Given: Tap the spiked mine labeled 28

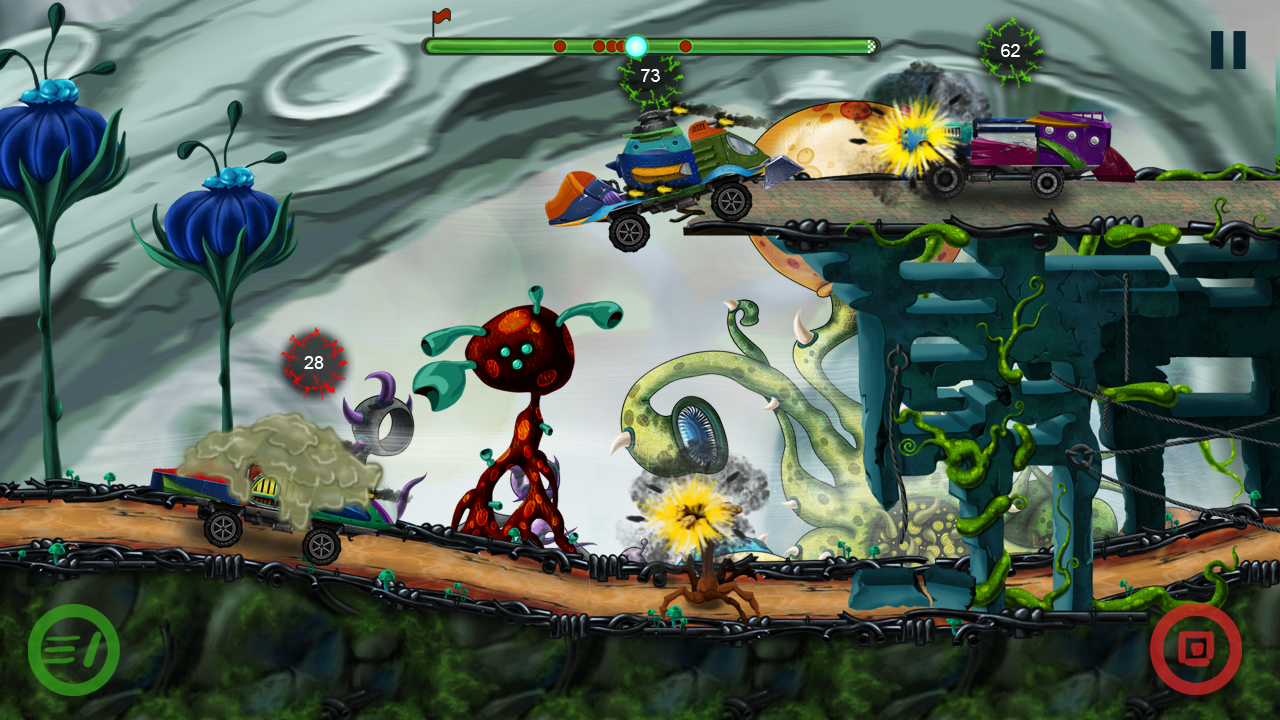Looking at the screenshot, I should point(313,363).
